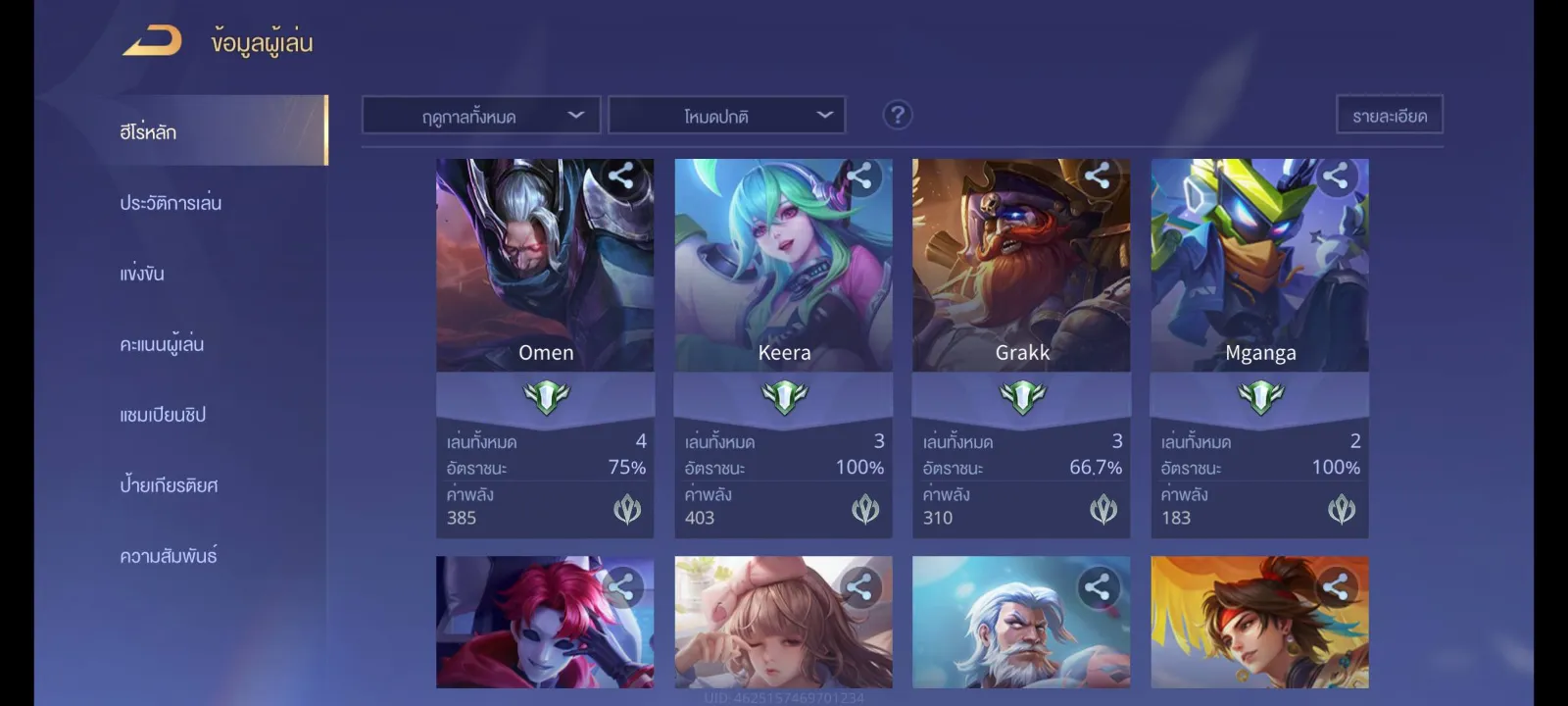Select the แข่งขัน tab
1568x706 pixels.
142,274
